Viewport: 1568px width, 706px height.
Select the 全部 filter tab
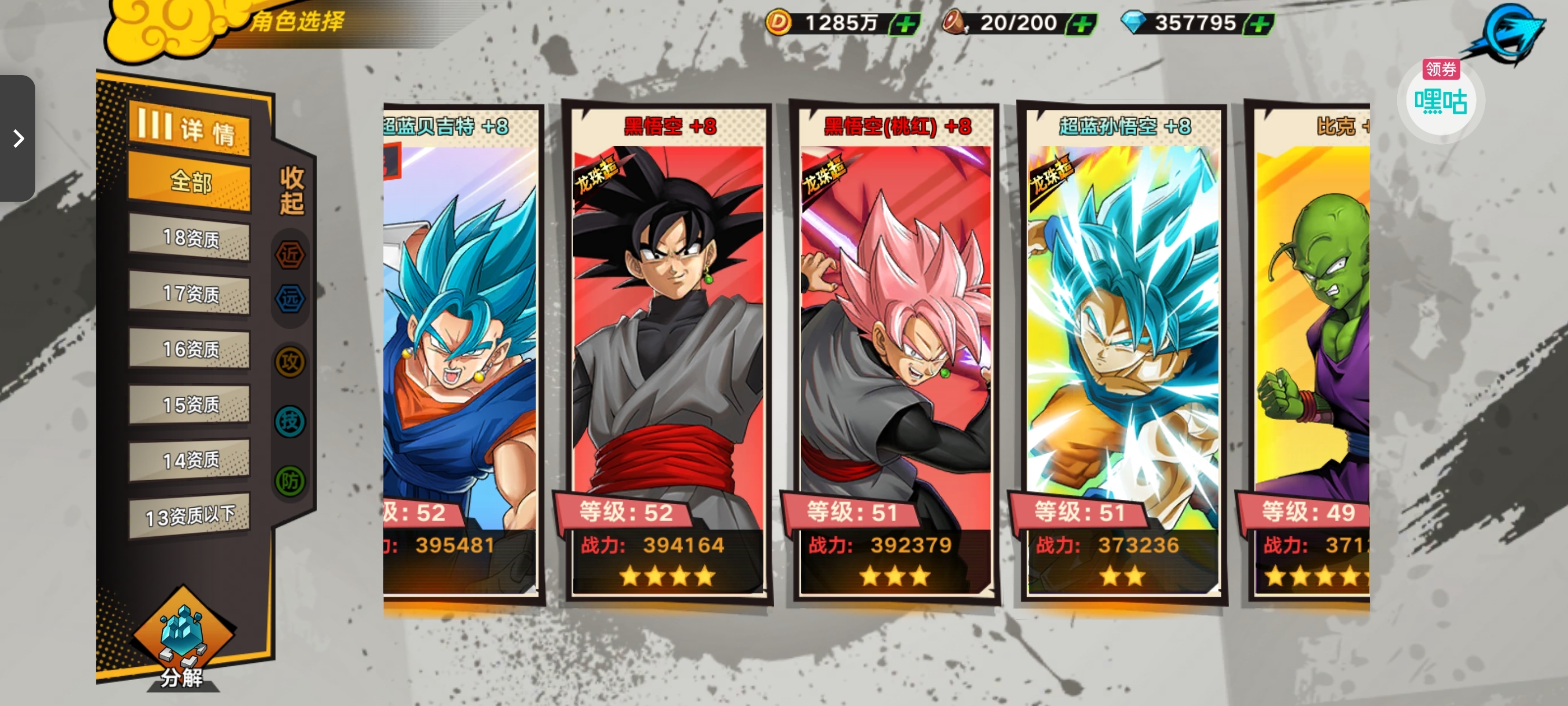(x=189, y=181)
